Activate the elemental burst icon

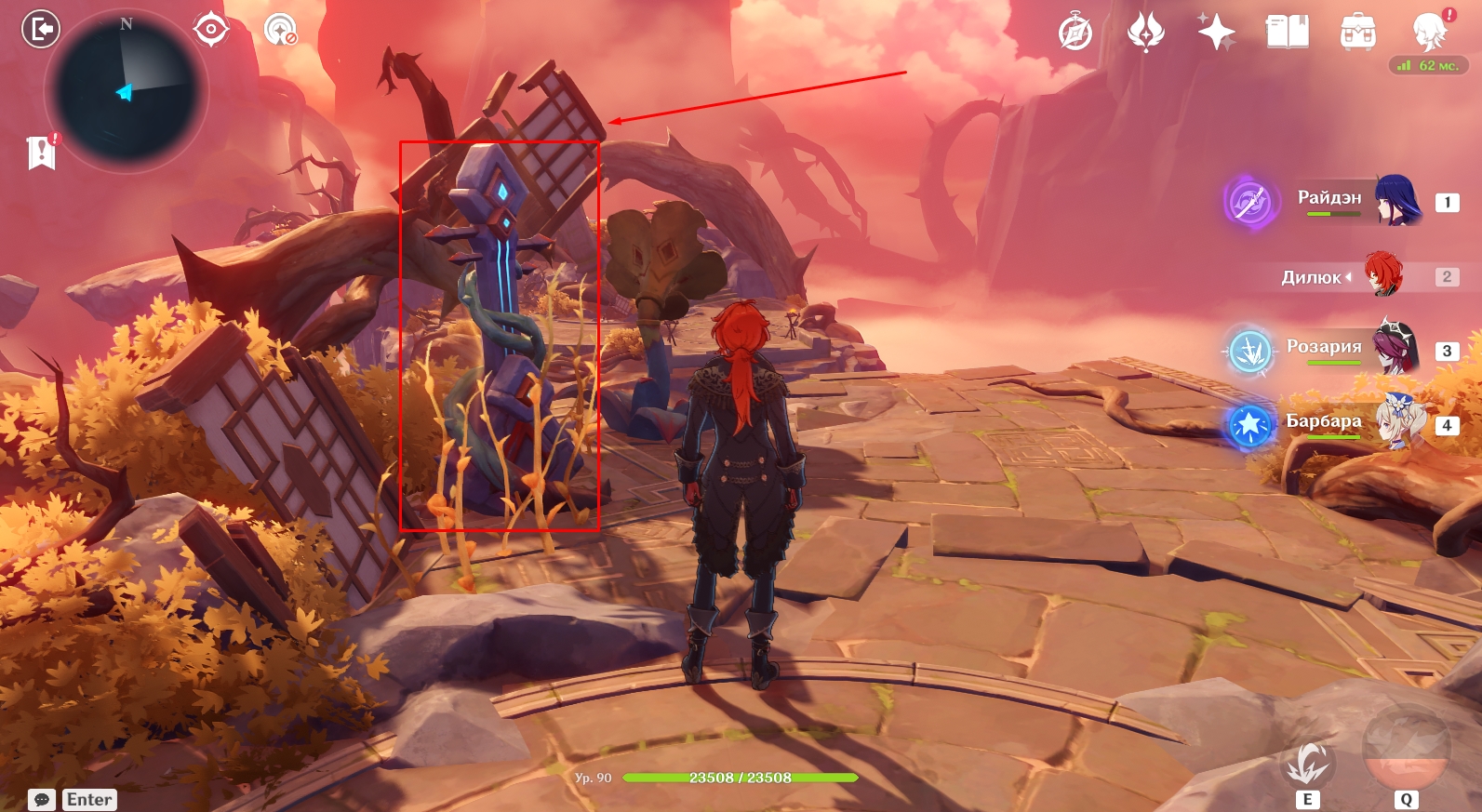[x=1405, y=749]
